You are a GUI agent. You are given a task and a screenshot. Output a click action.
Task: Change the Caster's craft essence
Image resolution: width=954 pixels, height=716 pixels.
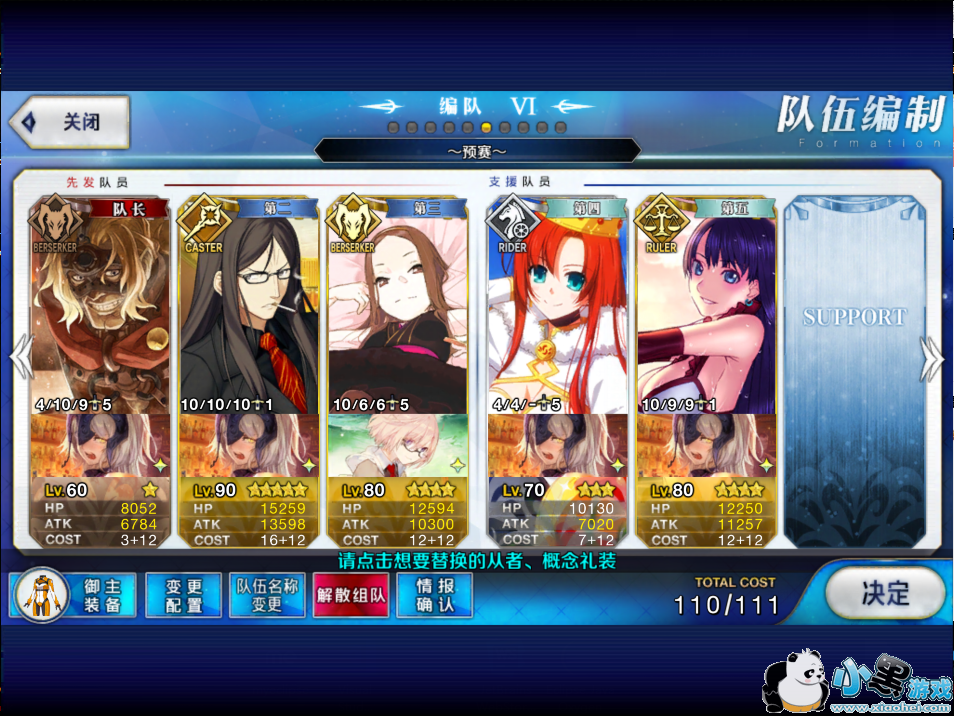click(249, 446)
